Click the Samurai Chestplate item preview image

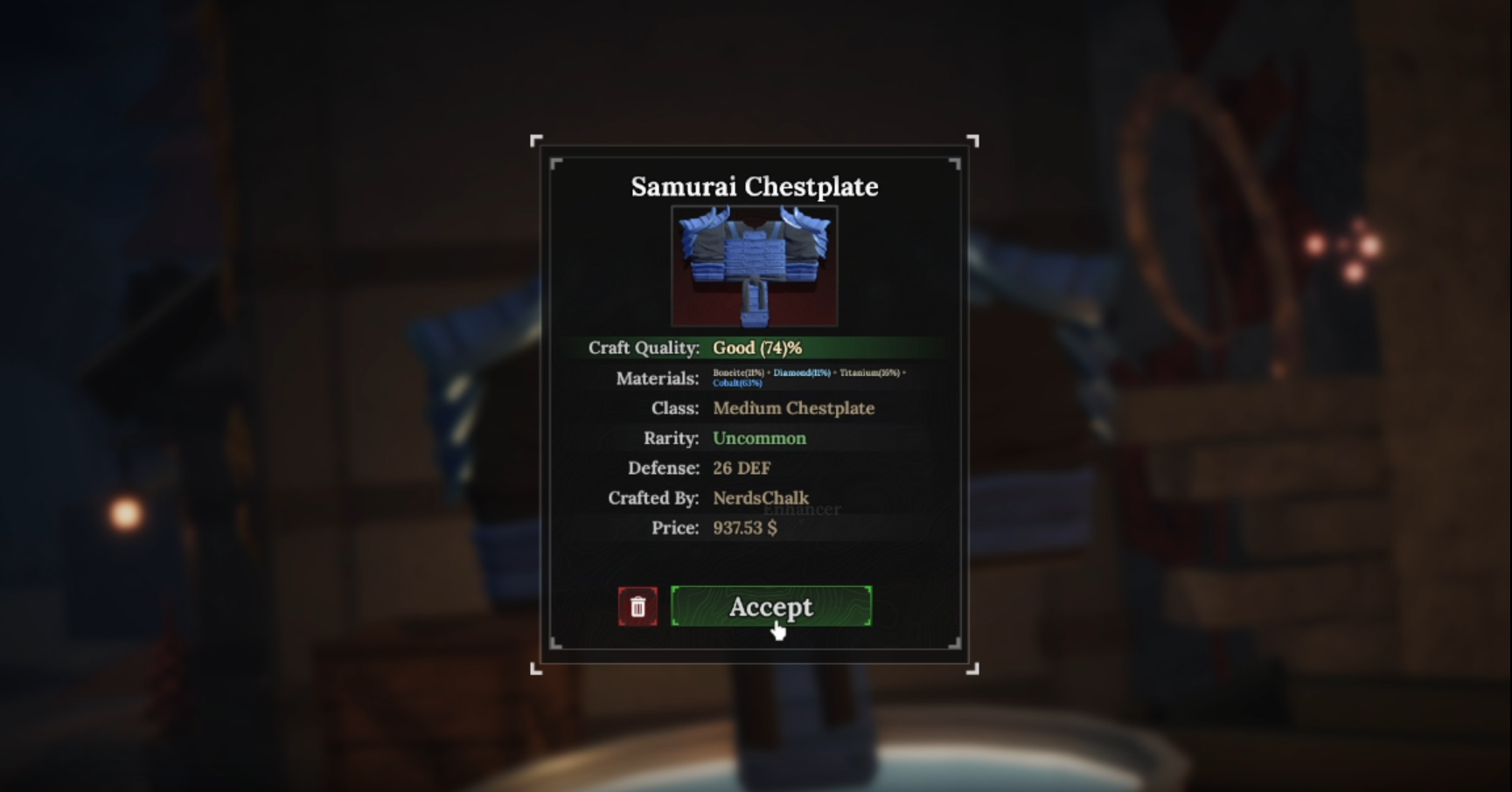(x=754, y=267)
